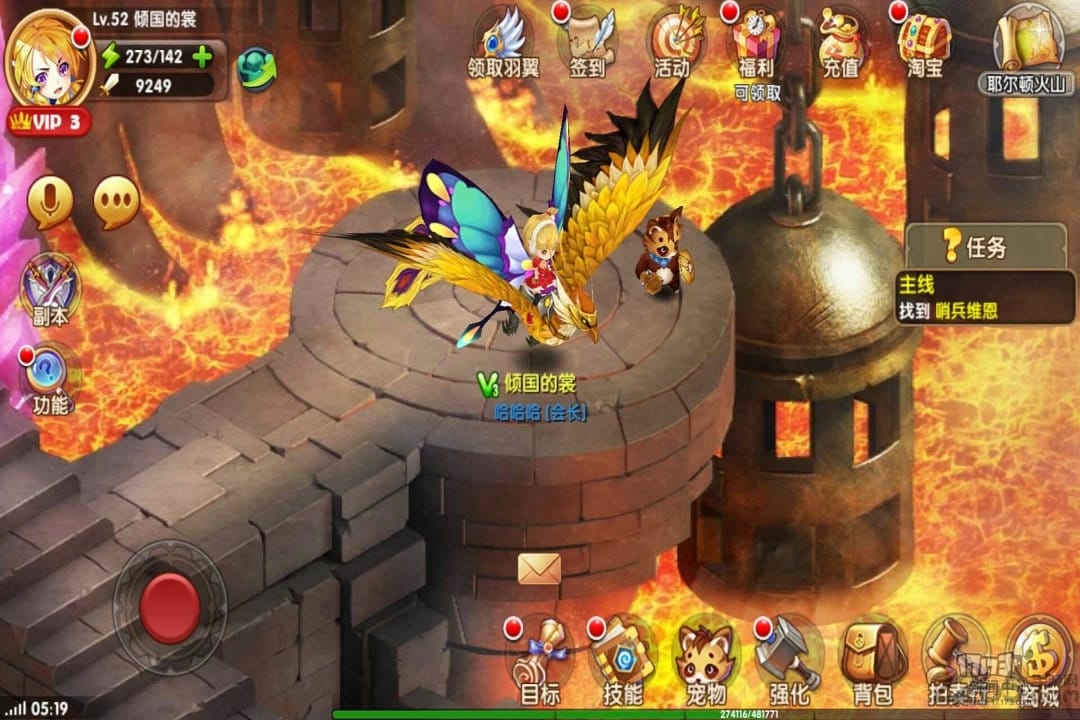Screen dimensions: 1080x720
Task: Open the 领取羽翼 wings reward icon
Action: click(x=503, y=40)
